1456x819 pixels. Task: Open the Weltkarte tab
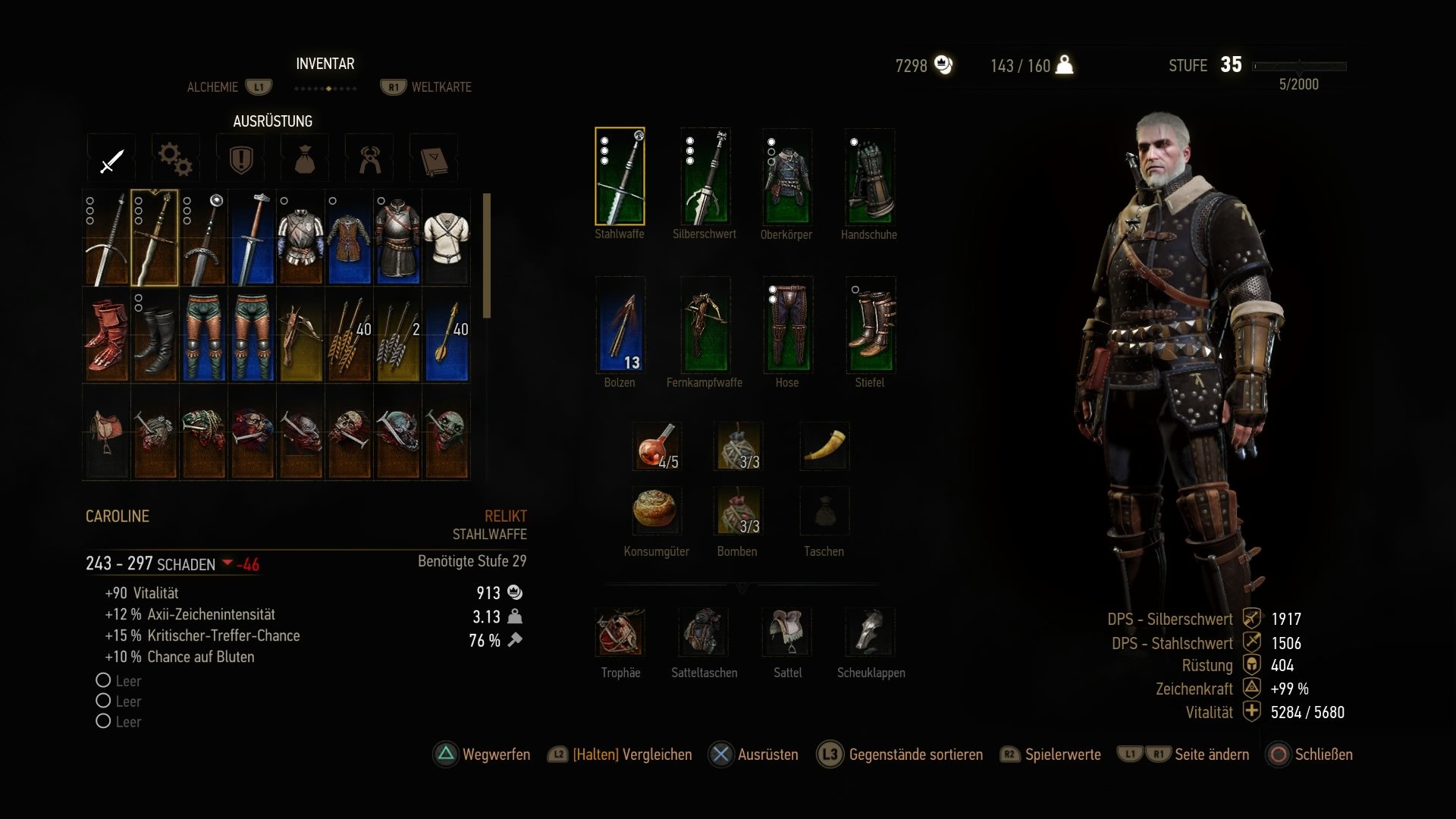pos(440,86)
